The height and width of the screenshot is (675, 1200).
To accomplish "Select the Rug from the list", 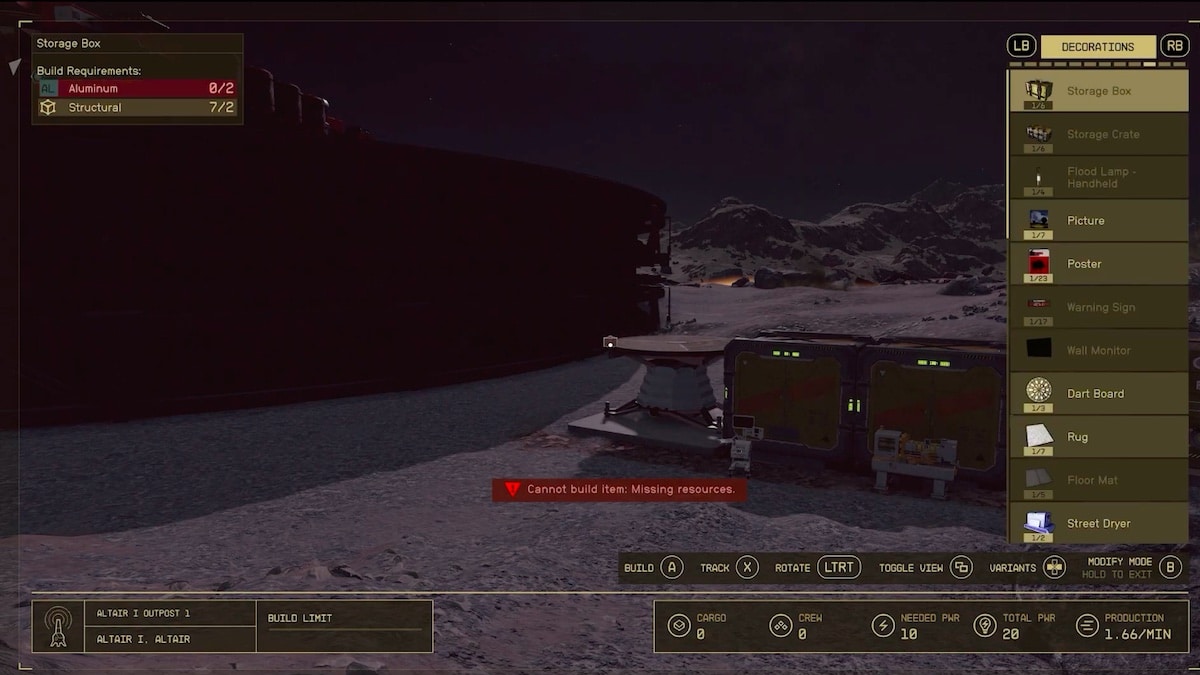I will [x=1098, y=437].
